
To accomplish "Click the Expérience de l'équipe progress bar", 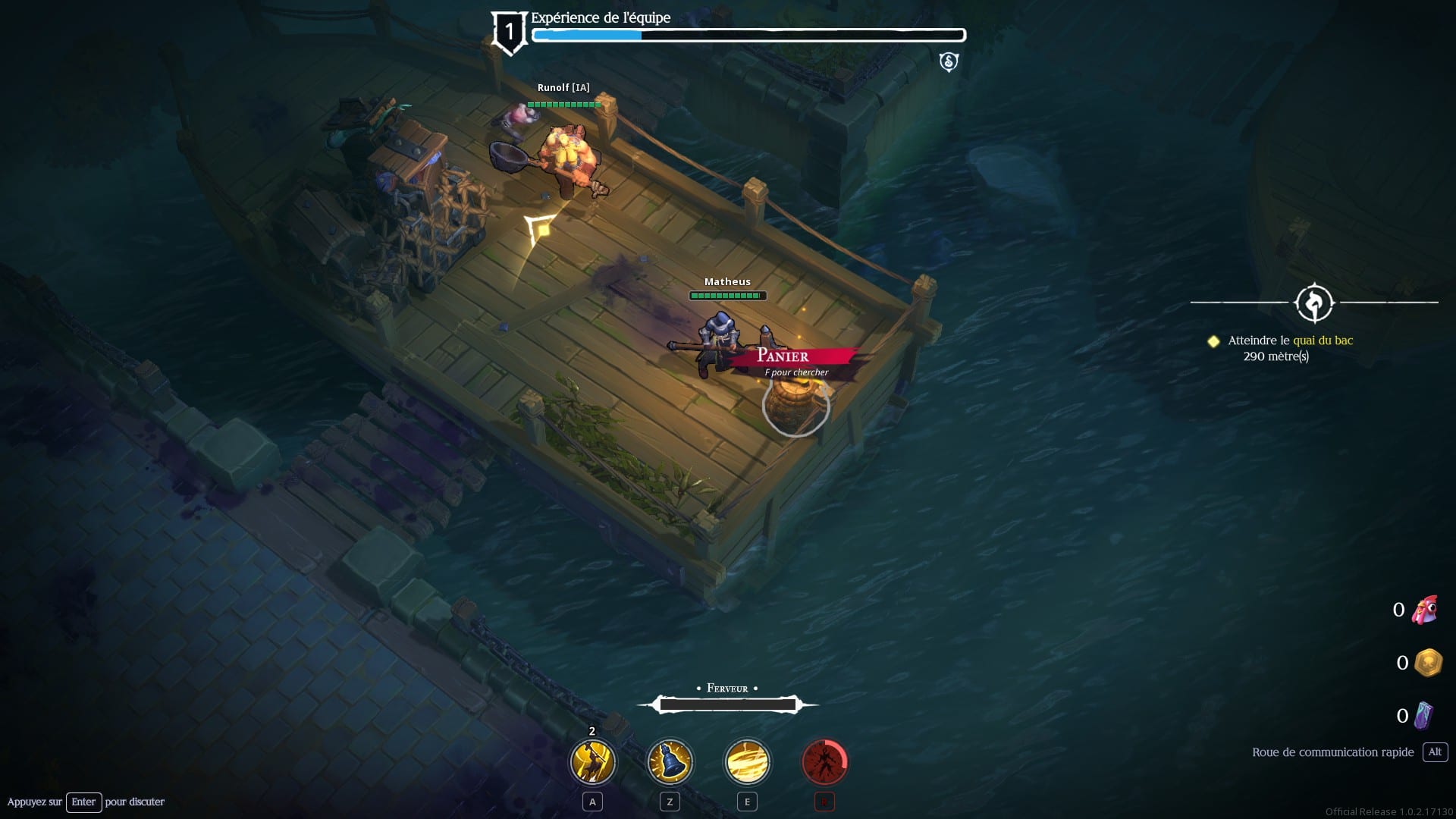I will (x=749, y=34).
